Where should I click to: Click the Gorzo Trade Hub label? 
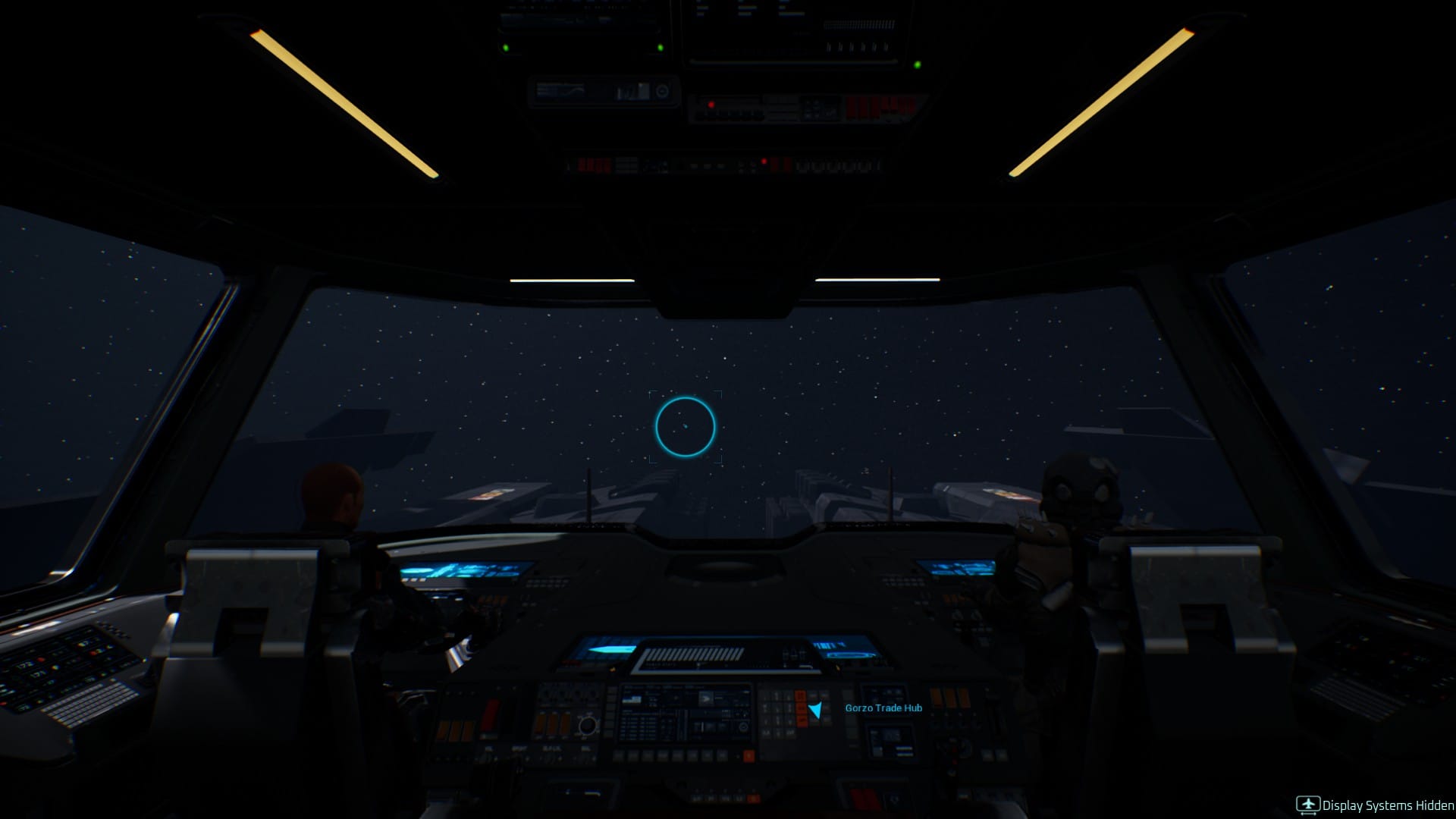883,708
